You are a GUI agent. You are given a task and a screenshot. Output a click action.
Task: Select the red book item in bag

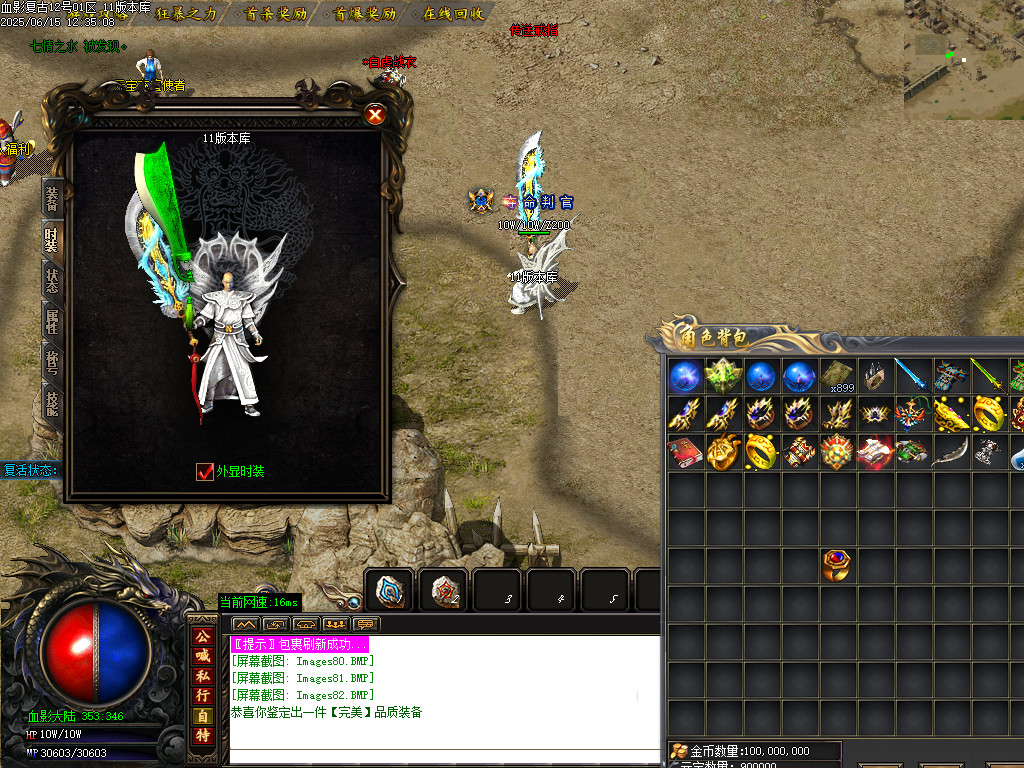coord(686,452)
